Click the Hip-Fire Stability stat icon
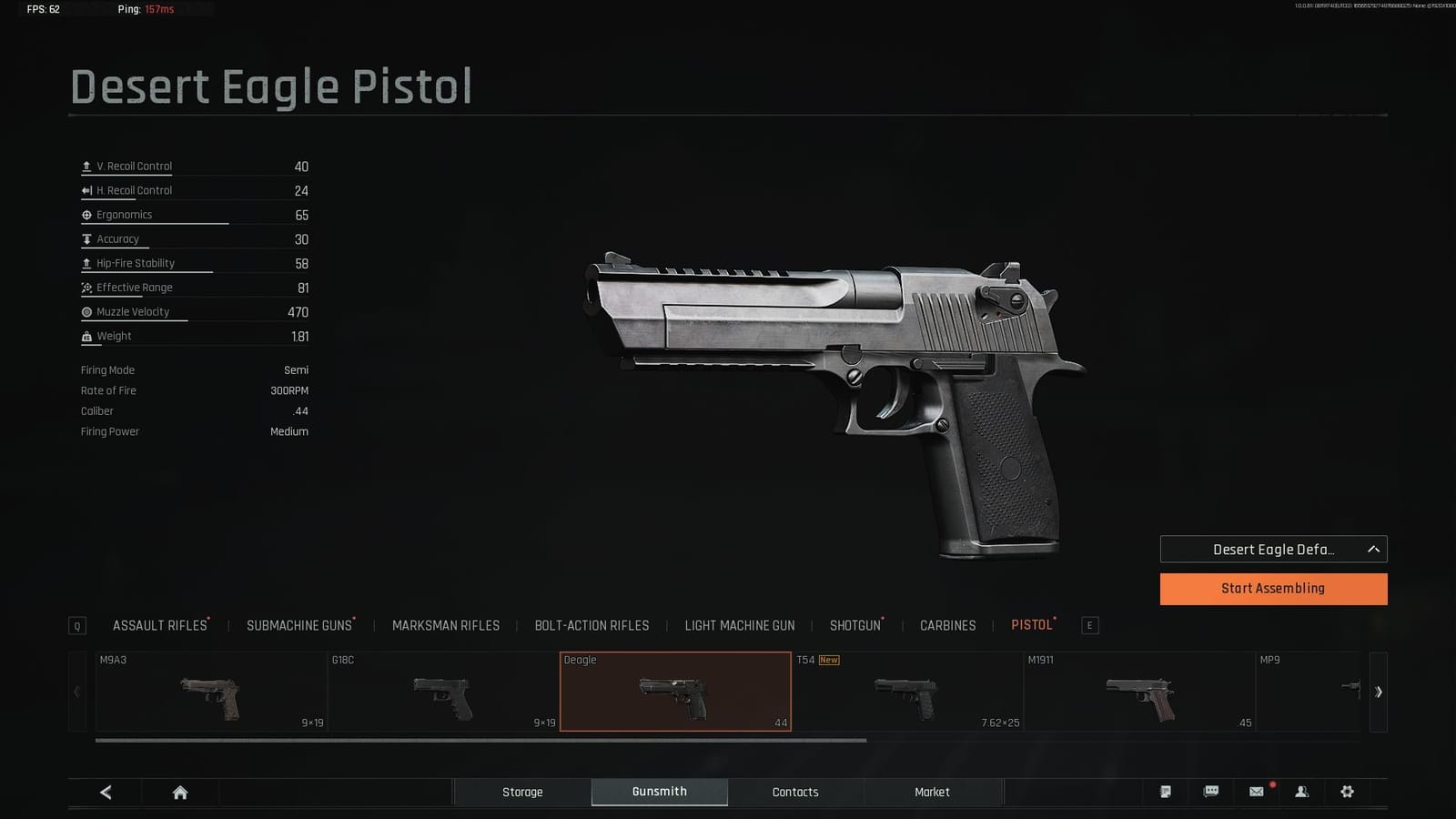Viewport: 1456px width, 819px height. coord(85,262)
